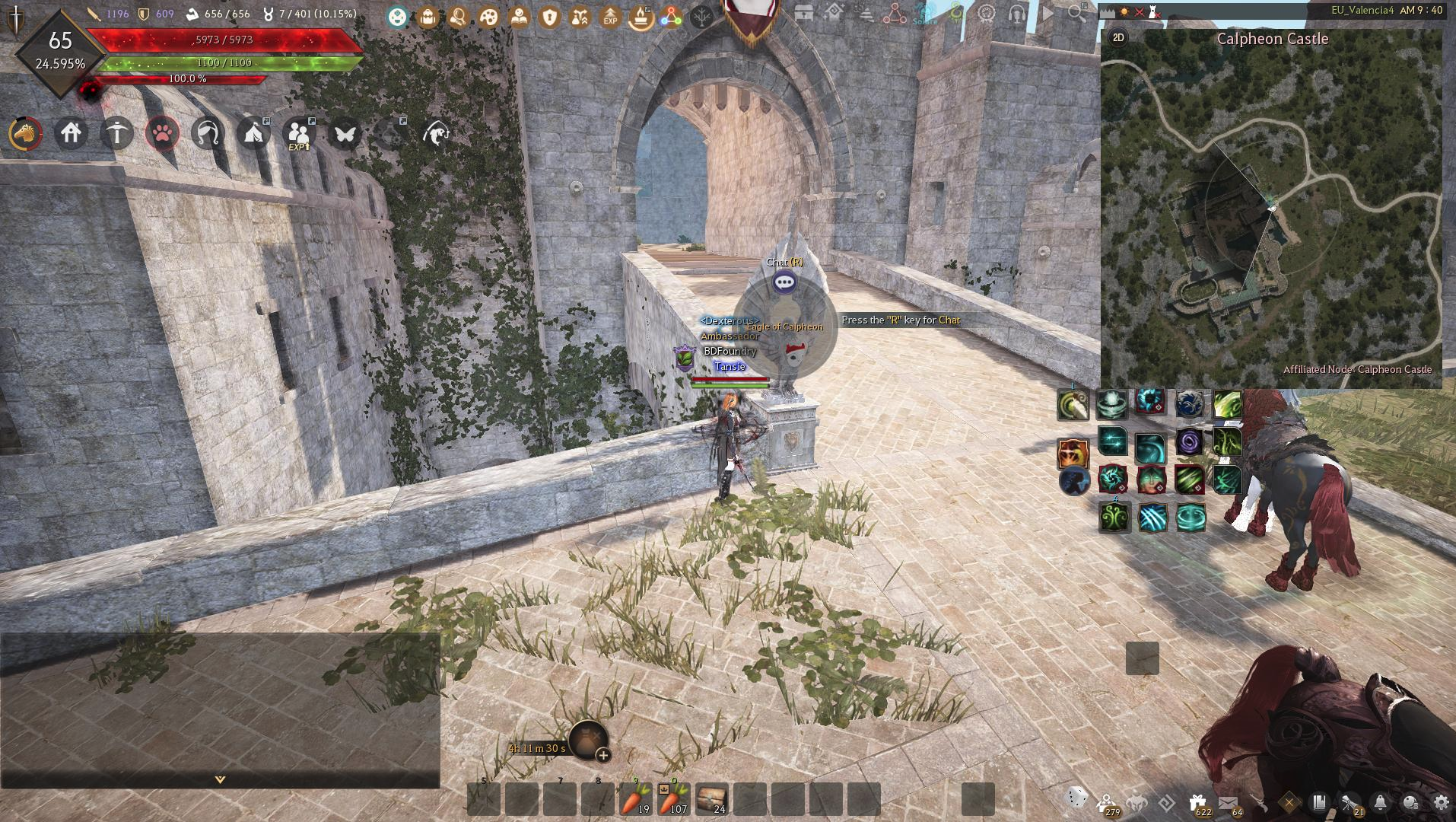Use the hotbar chest item with 24
Image resolution: width=1456 pixels, height=822 pixels.
[x=711, y=799]
